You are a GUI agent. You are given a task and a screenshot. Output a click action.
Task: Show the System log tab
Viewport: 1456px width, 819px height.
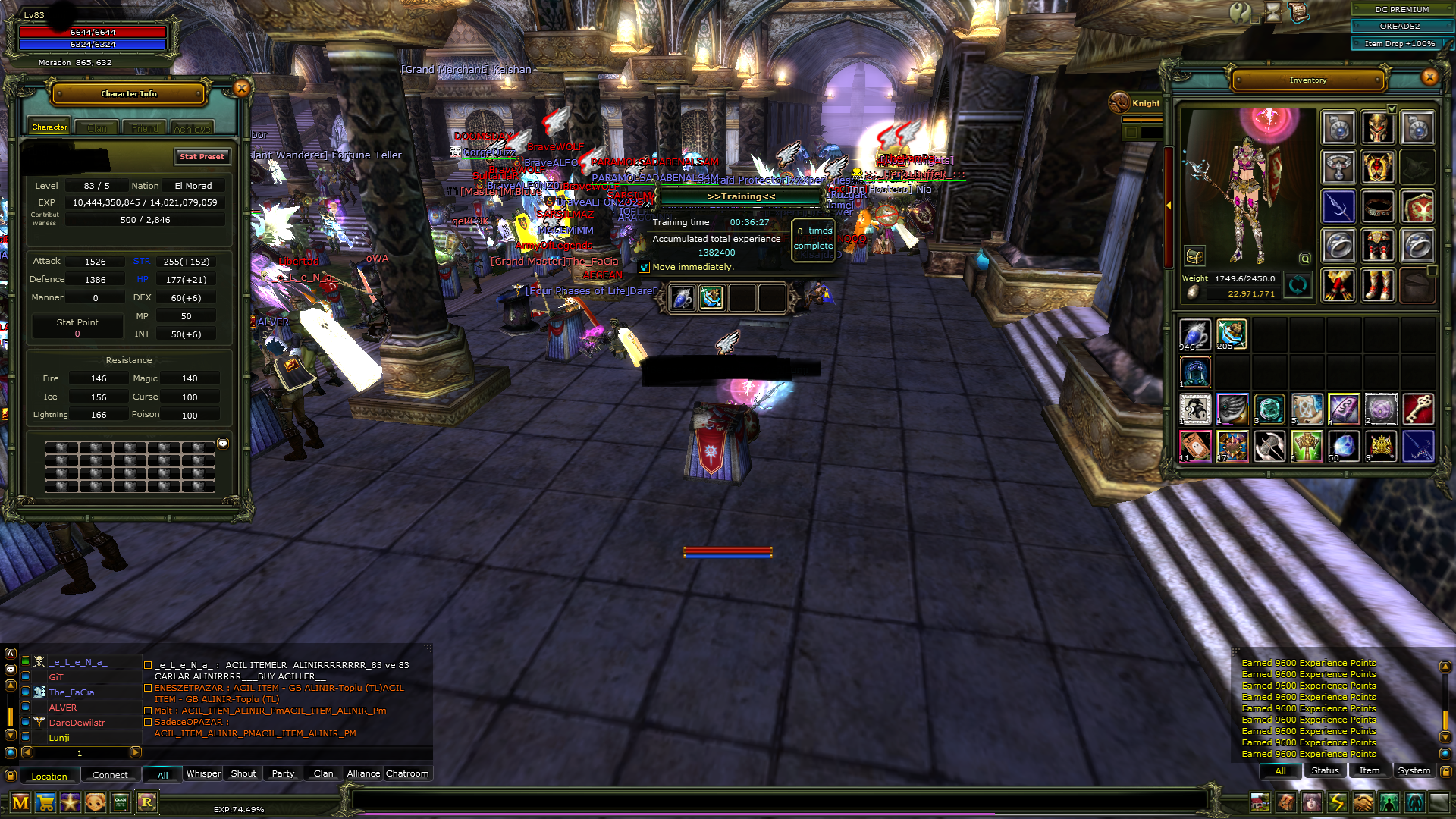click(x=1414, y=770)
